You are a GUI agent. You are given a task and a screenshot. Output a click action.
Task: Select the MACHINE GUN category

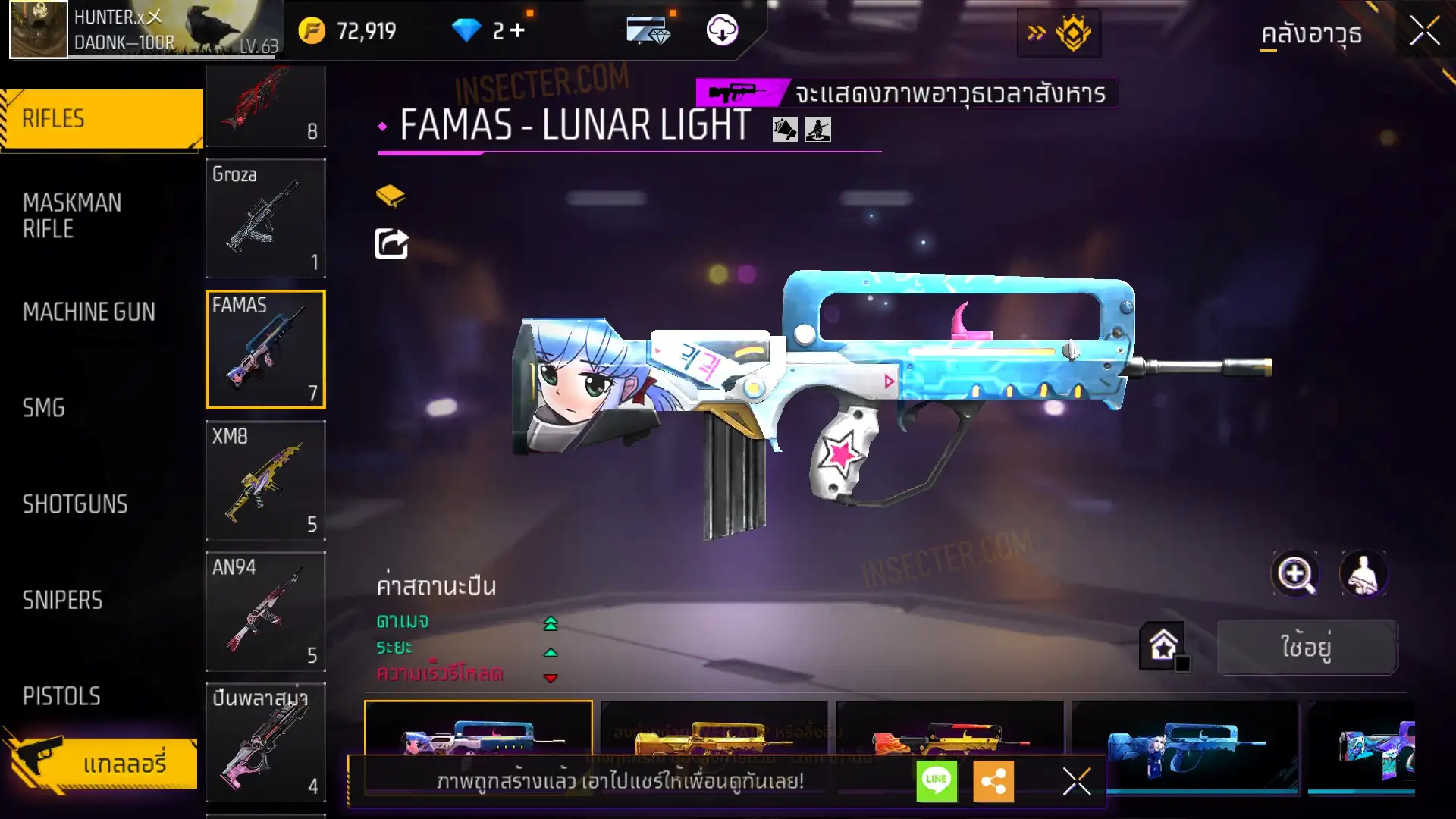[89, 312]
